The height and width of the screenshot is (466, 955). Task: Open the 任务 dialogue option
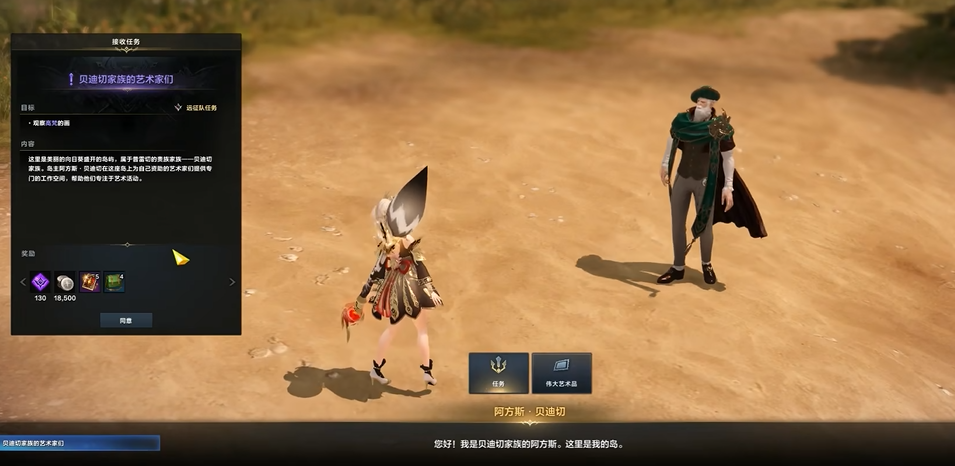click(x=498, y=372)
